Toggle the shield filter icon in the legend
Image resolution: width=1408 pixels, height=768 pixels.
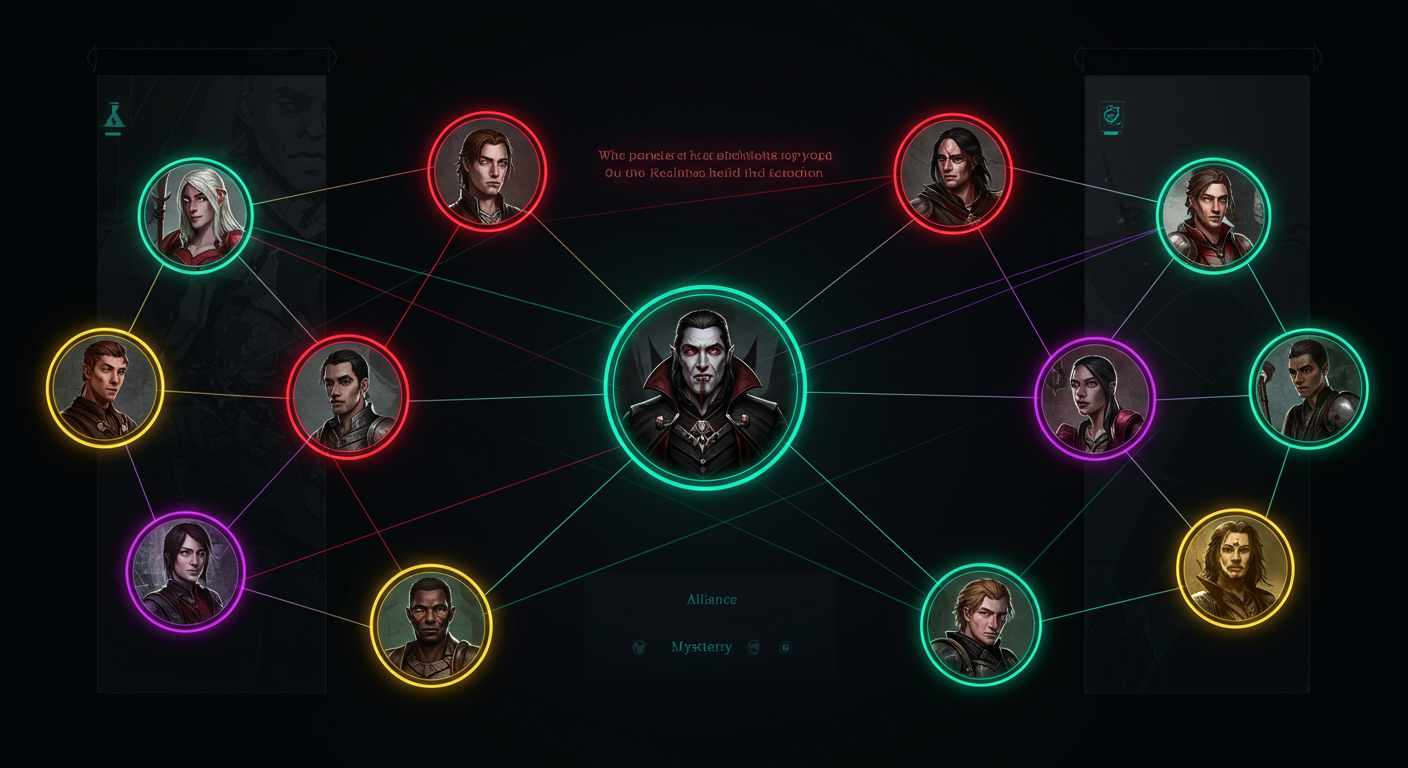(x=753, y=647)
